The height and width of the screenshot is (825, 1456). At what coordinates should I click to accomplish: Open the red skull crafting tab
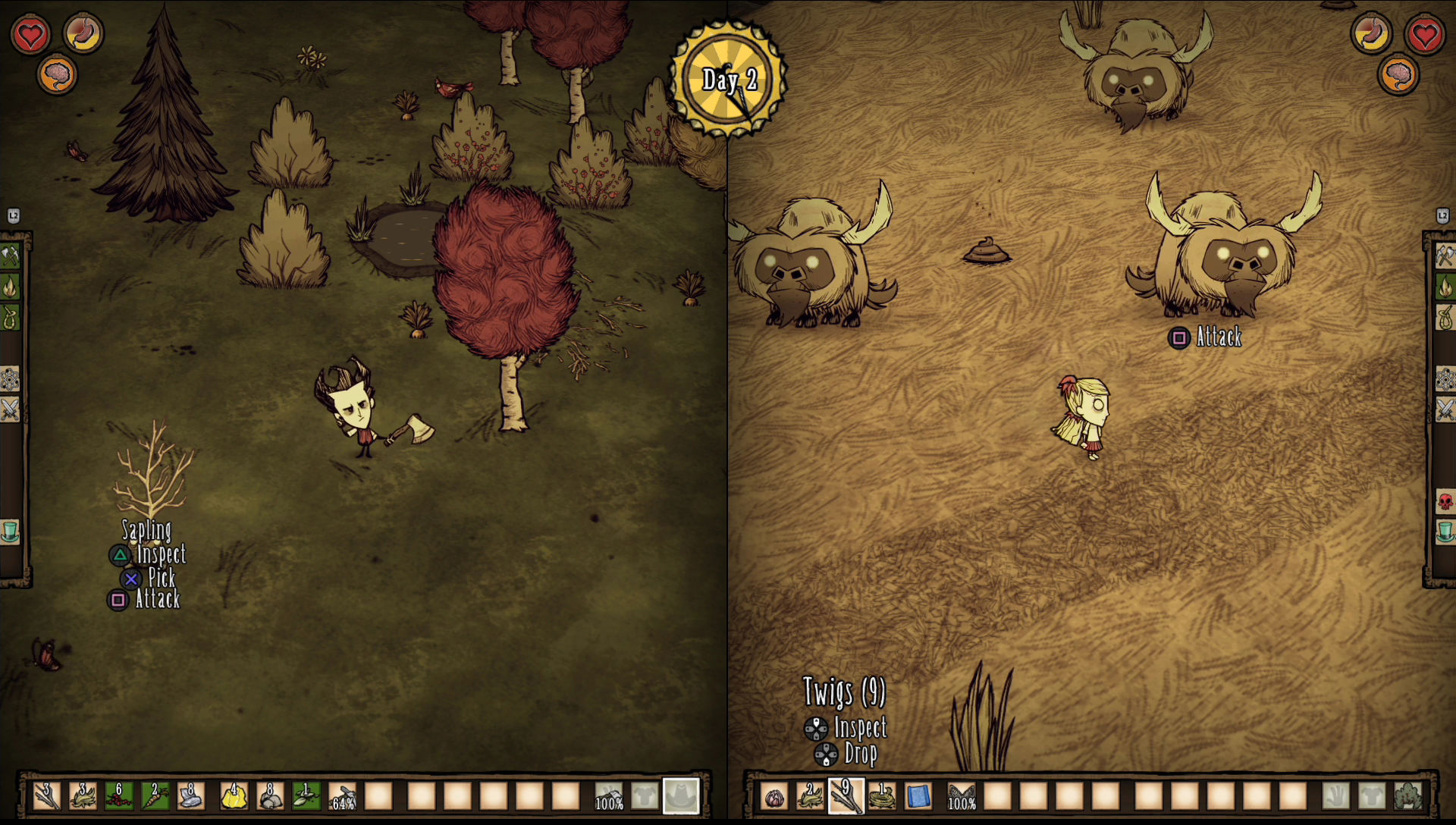1445,501
